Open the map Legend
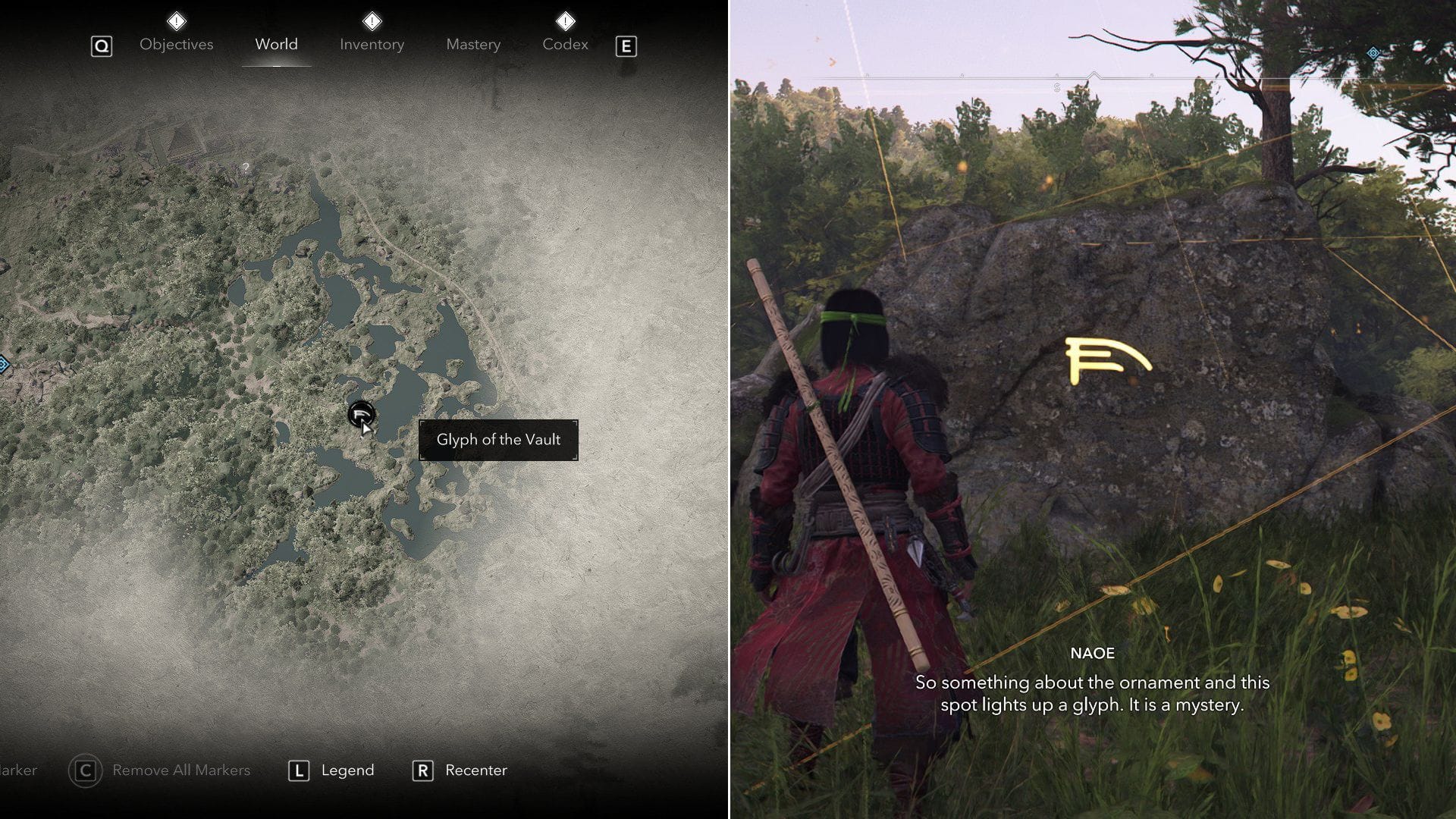This screenshot has height=819, width=1456. pyautogui.click(x=349, y=770)
